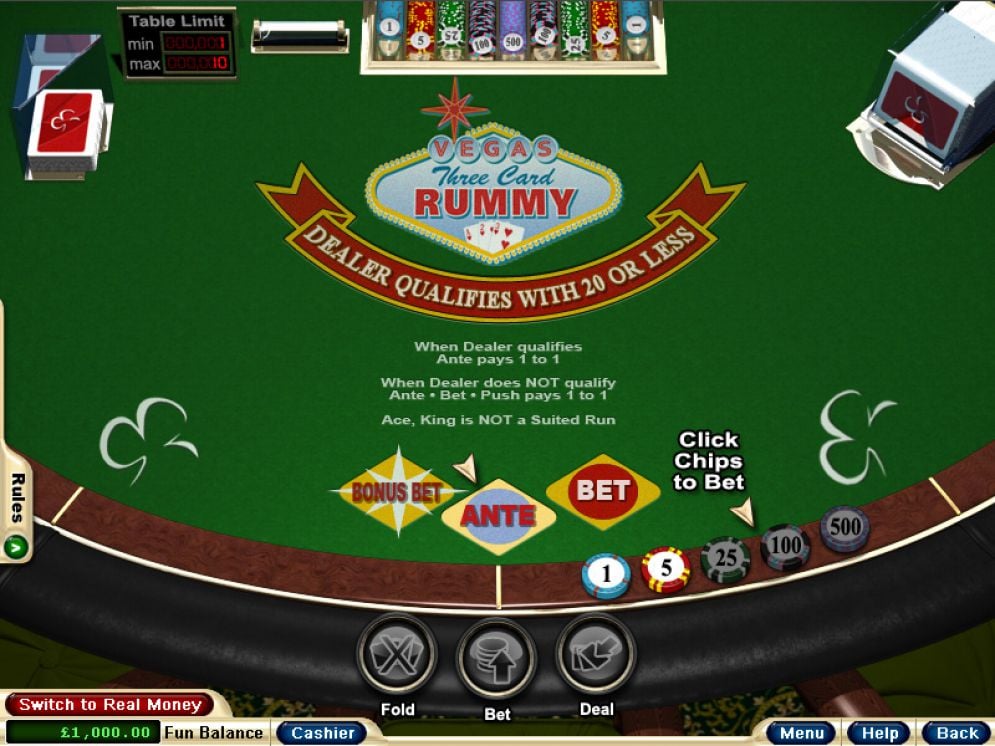Pick the 500 value chip
The image size is (995, 746).
845,528
